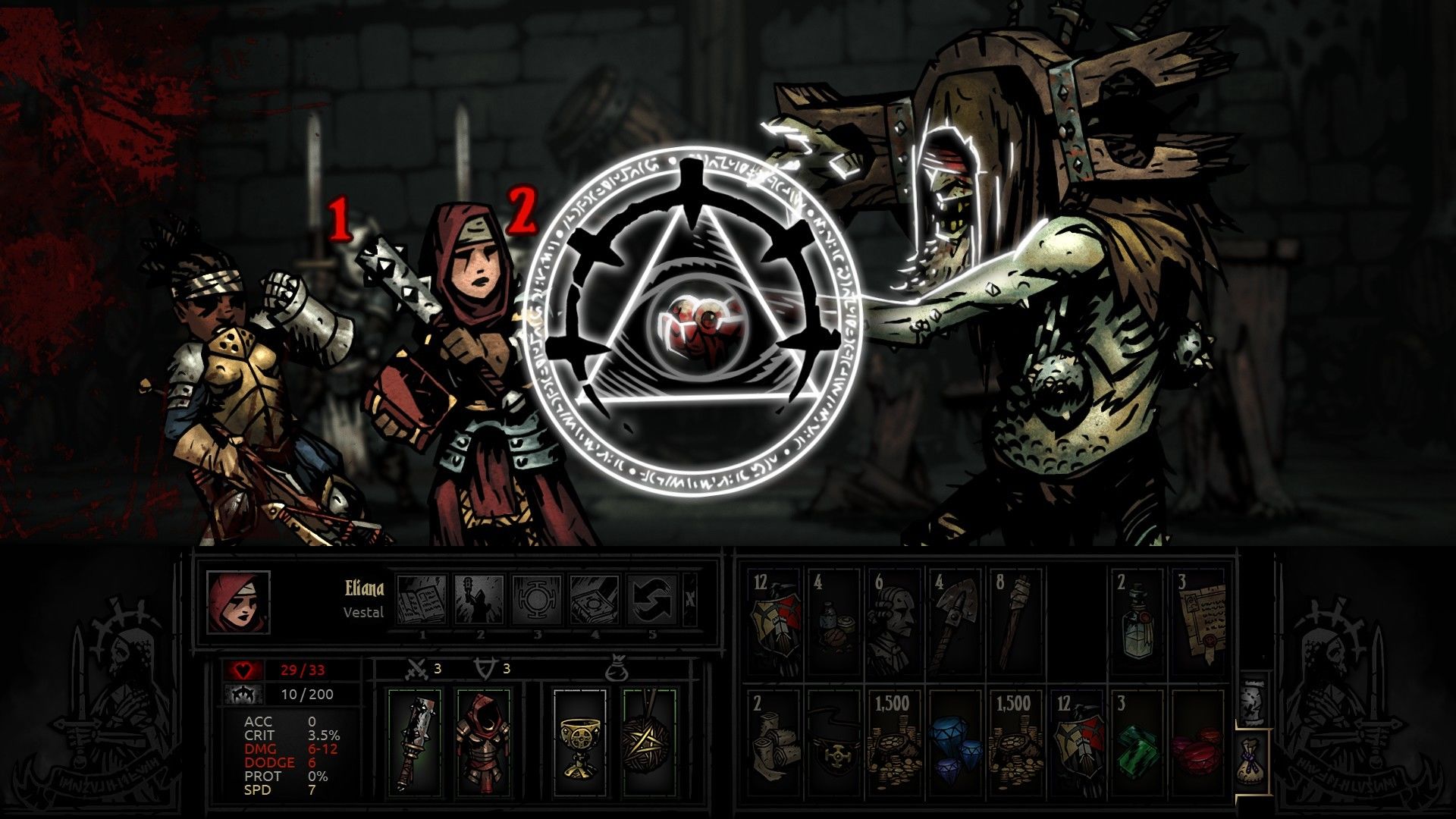The height and width of the screenshot is (819, 1456).
Task: Pass the turn with the X button
Action: pyautogui.click(x=689, y=600)
